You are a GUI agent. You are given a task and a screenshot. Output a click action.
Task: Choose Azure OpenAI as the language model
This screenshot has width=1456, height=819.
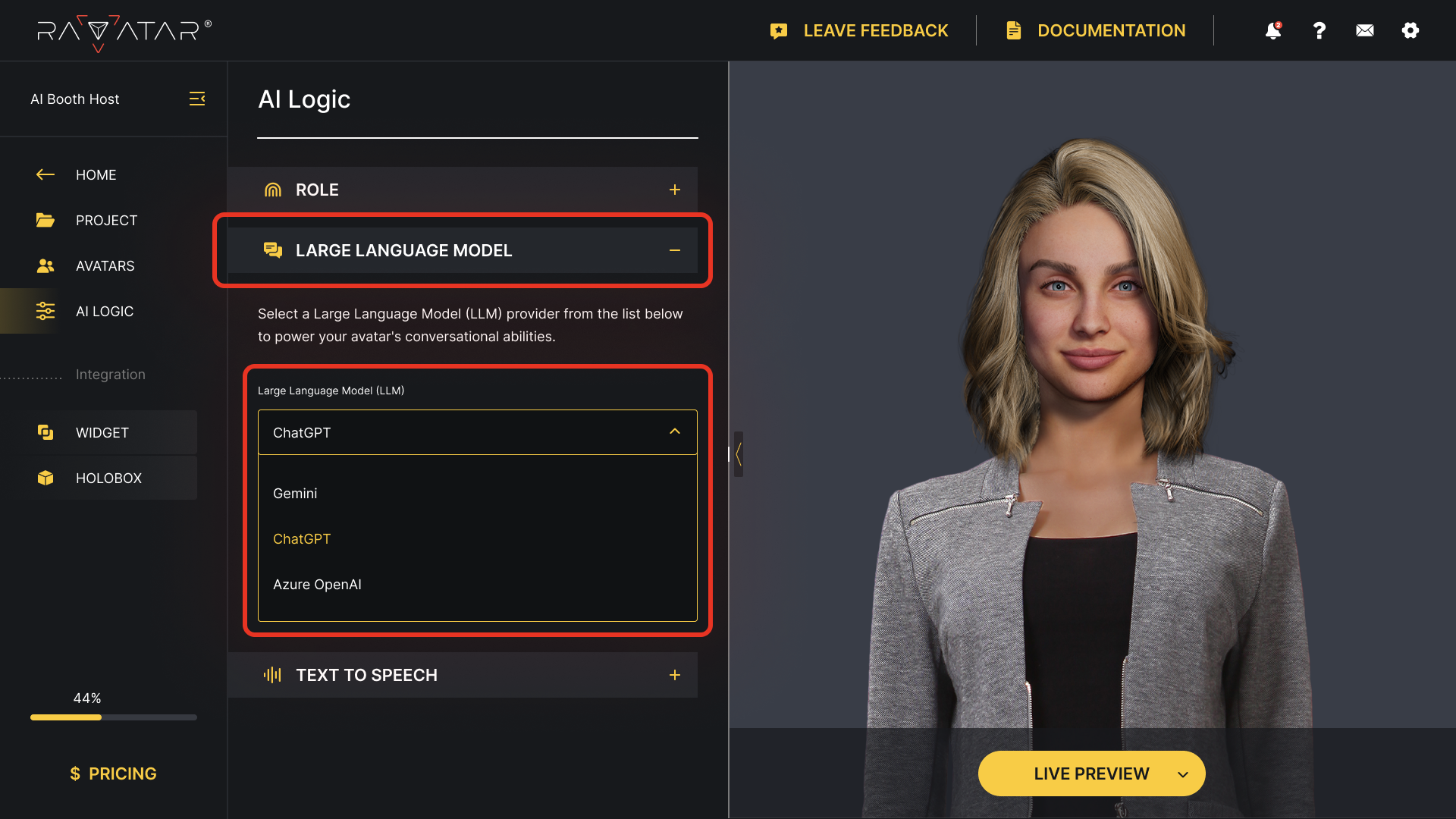[317, 584]
